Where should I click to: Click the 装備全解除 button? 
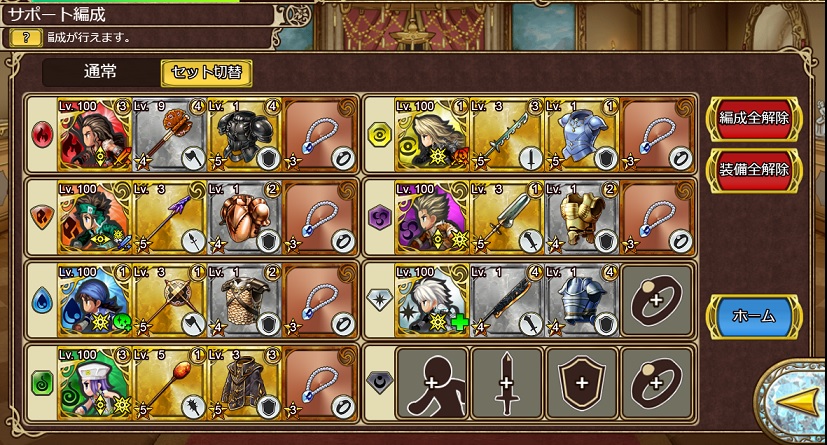[754, 169]
